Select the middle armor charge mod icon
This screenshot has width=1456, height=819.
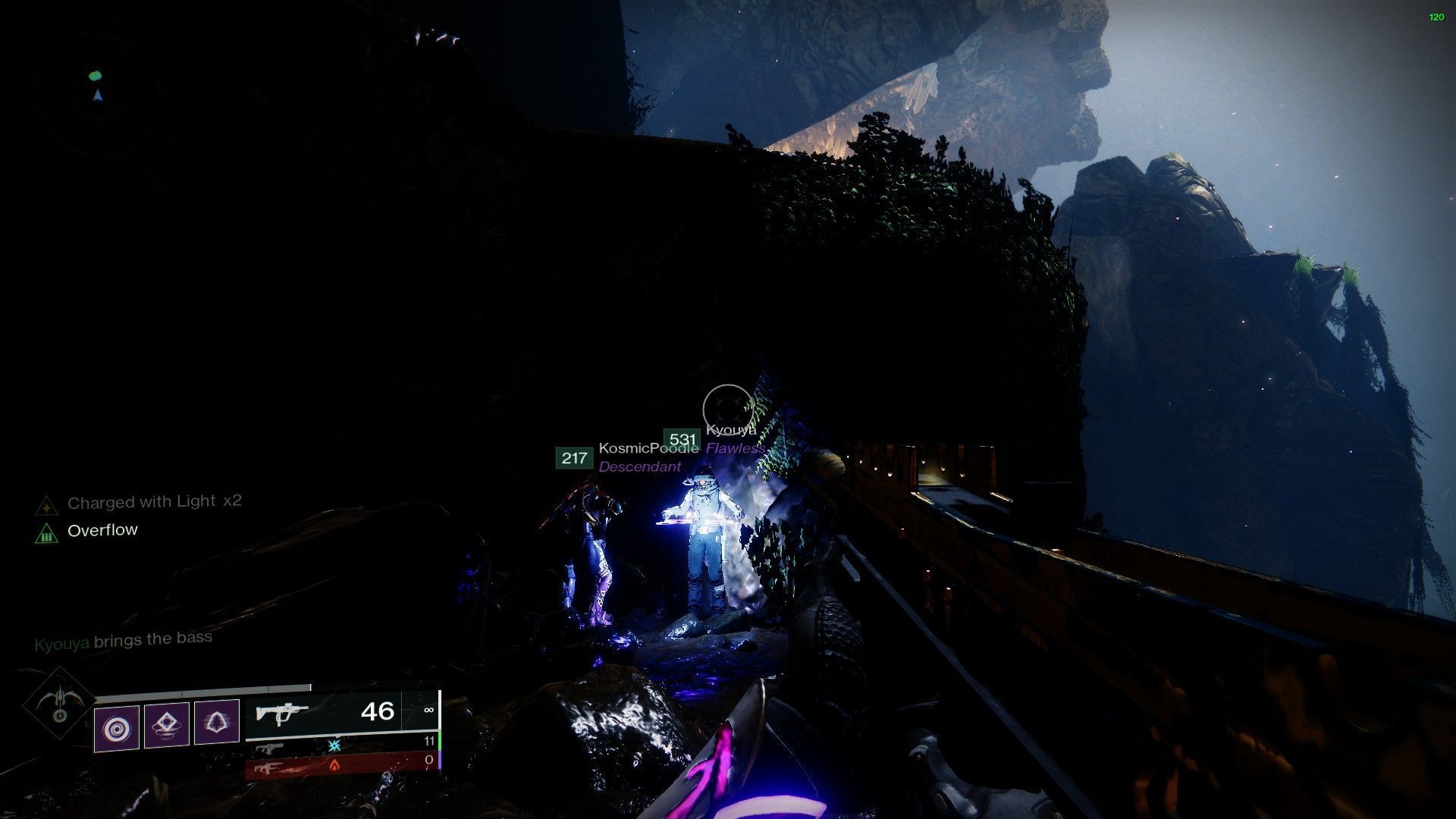165,725
